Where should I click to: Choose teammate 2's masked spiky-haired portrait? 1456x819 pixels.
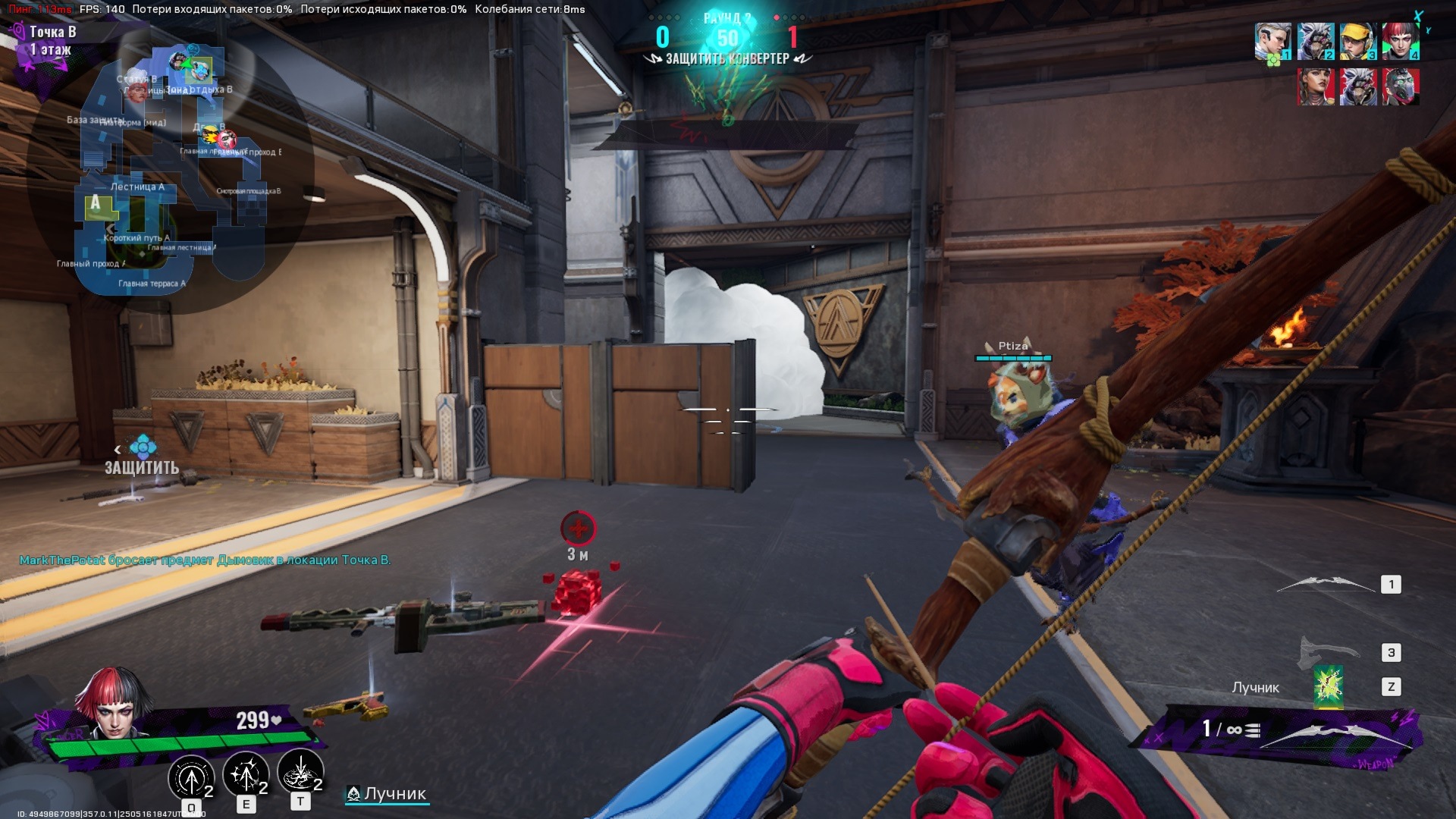point(1315,42)
